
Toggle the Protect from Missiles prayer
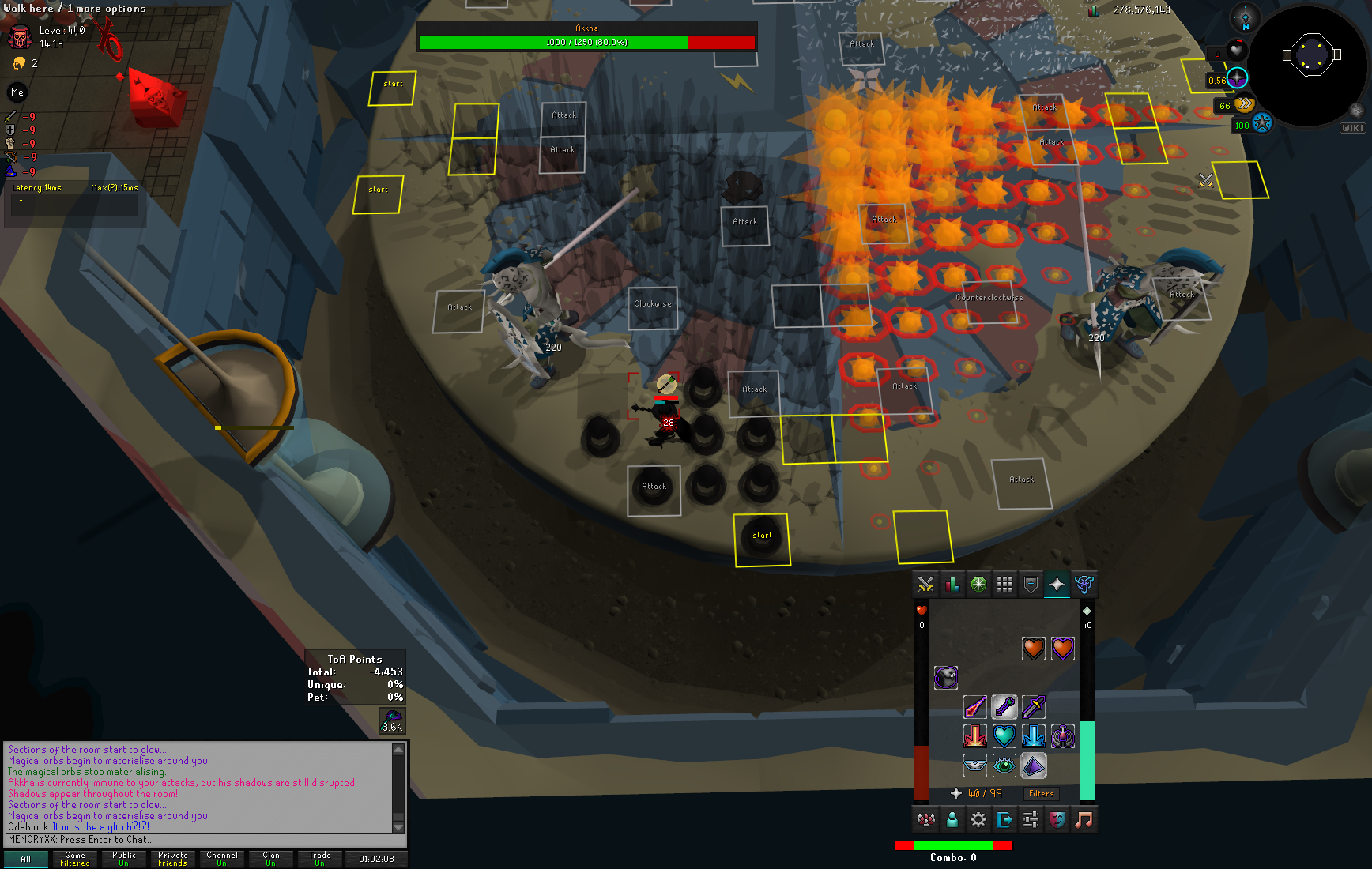(x=1004, y=706)
